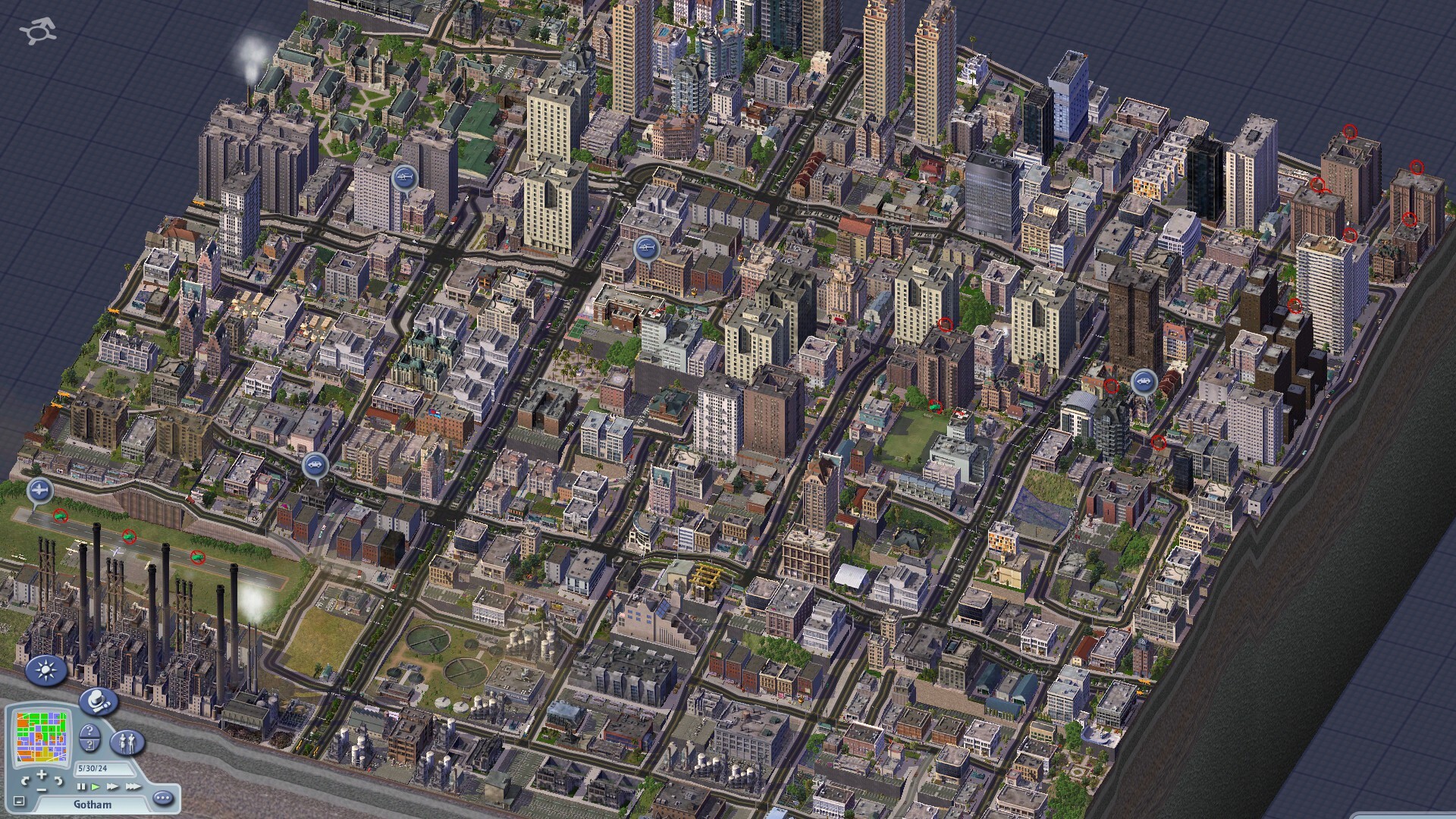
Task: Open Mayor Mode via the top hat button
Action: 98,701
